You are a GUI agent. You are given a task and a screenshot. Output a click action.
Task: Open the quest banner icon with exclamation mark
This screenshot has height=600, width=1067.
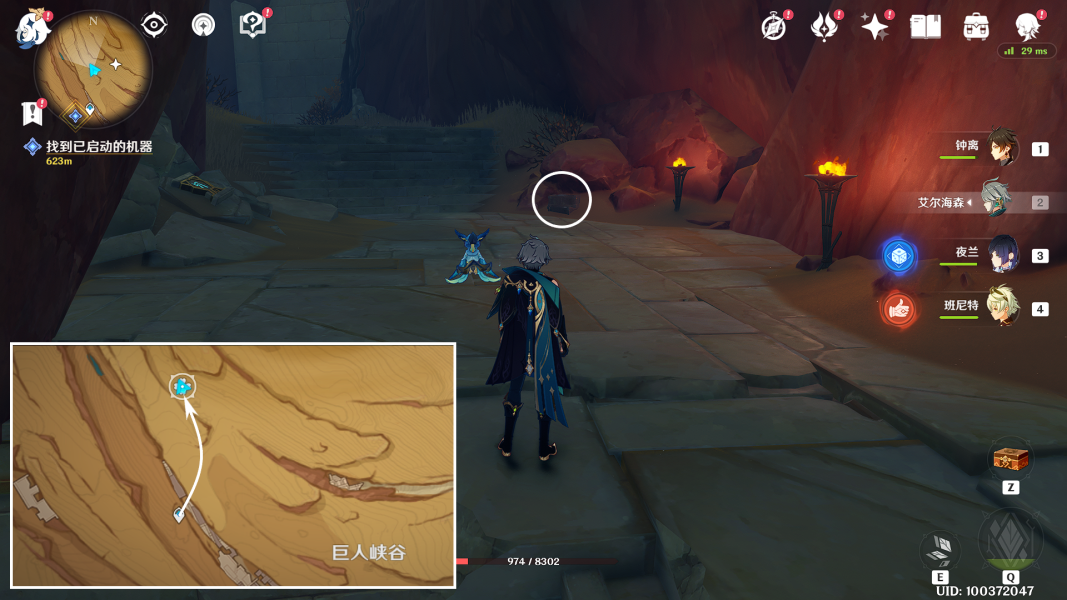(x=31, y=113)
